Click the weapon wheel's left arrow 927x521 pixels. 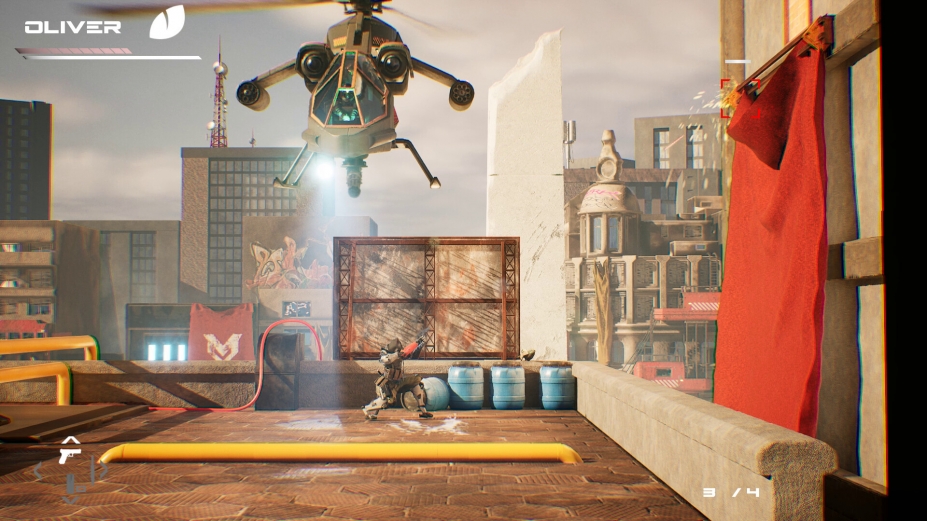(x=40, y=471)
